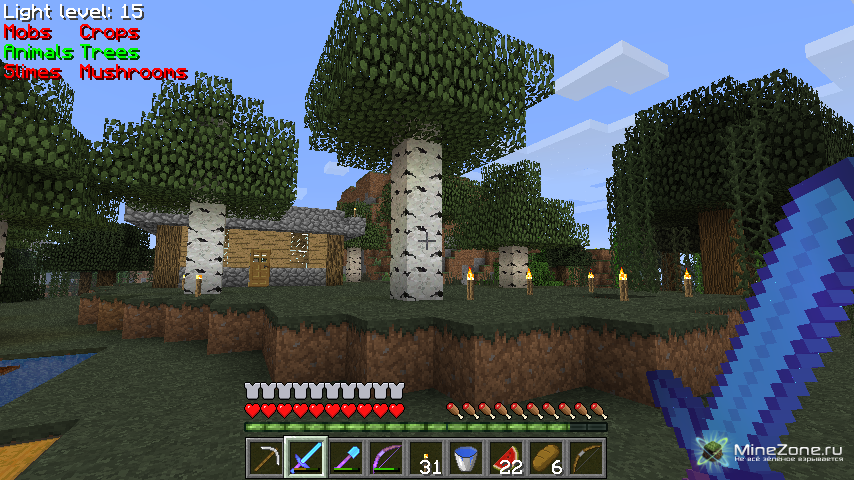Select the plain wooden bow slot
Screen dimensions: 854x480
(x=586, y=458)
